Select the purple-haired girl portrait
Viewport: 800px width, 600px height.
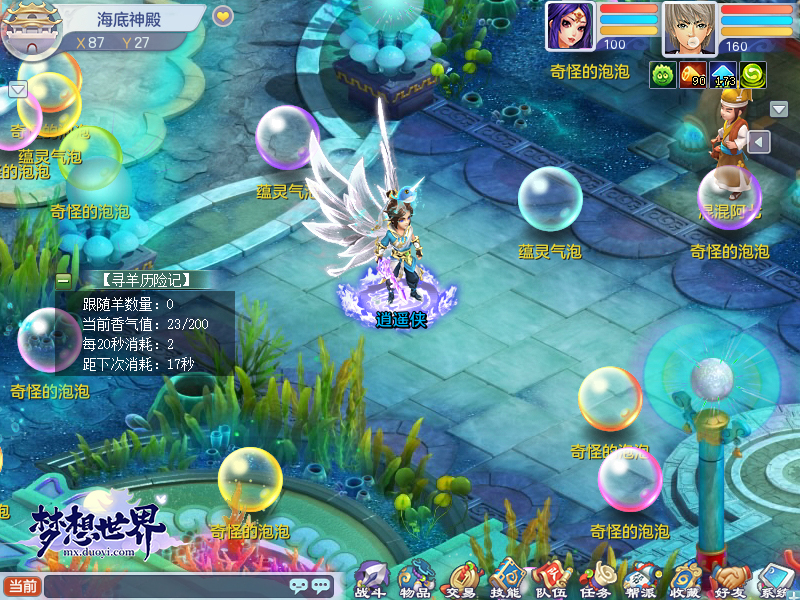click(x=569, y=26)
